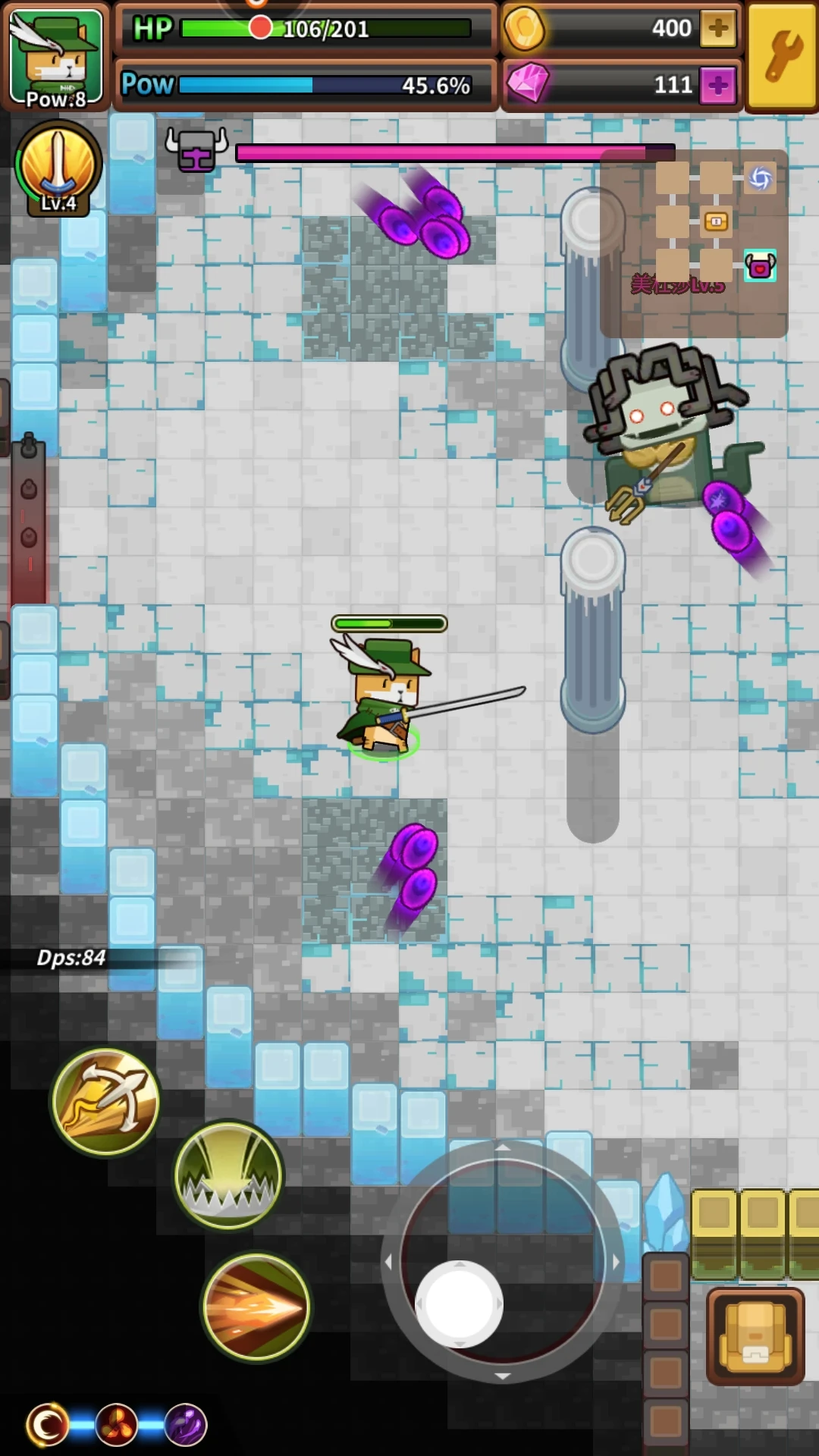The height and width of the screenshot is (1456, 819).
Task: Open the fox archer character portrait
Action: coord(56,58)
